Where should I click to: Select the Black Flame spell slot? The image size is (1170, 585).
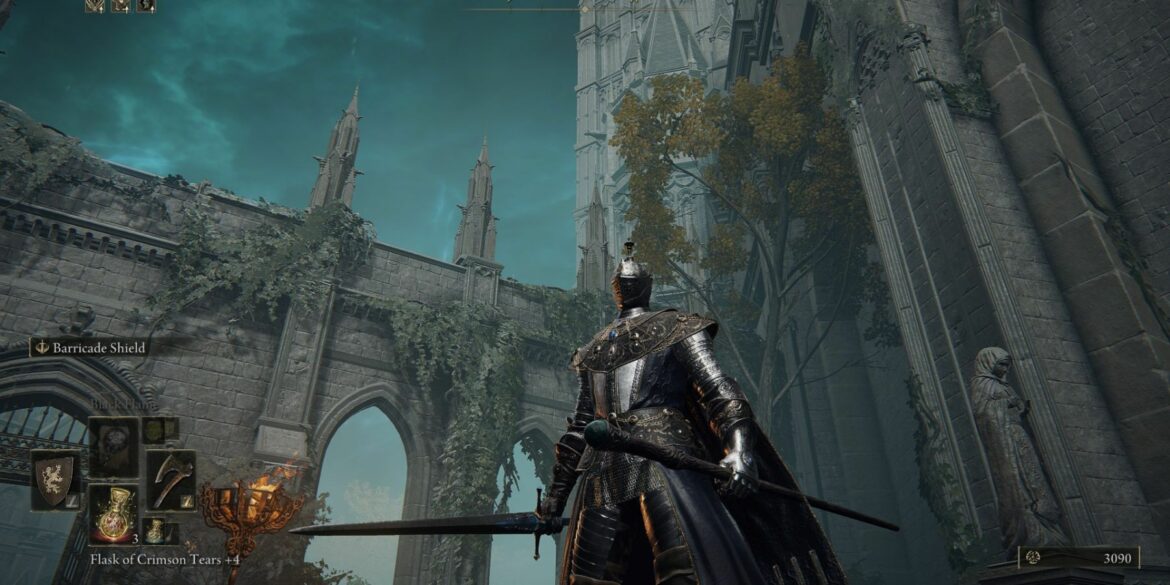pyautogui.click(x=113, y=447)
